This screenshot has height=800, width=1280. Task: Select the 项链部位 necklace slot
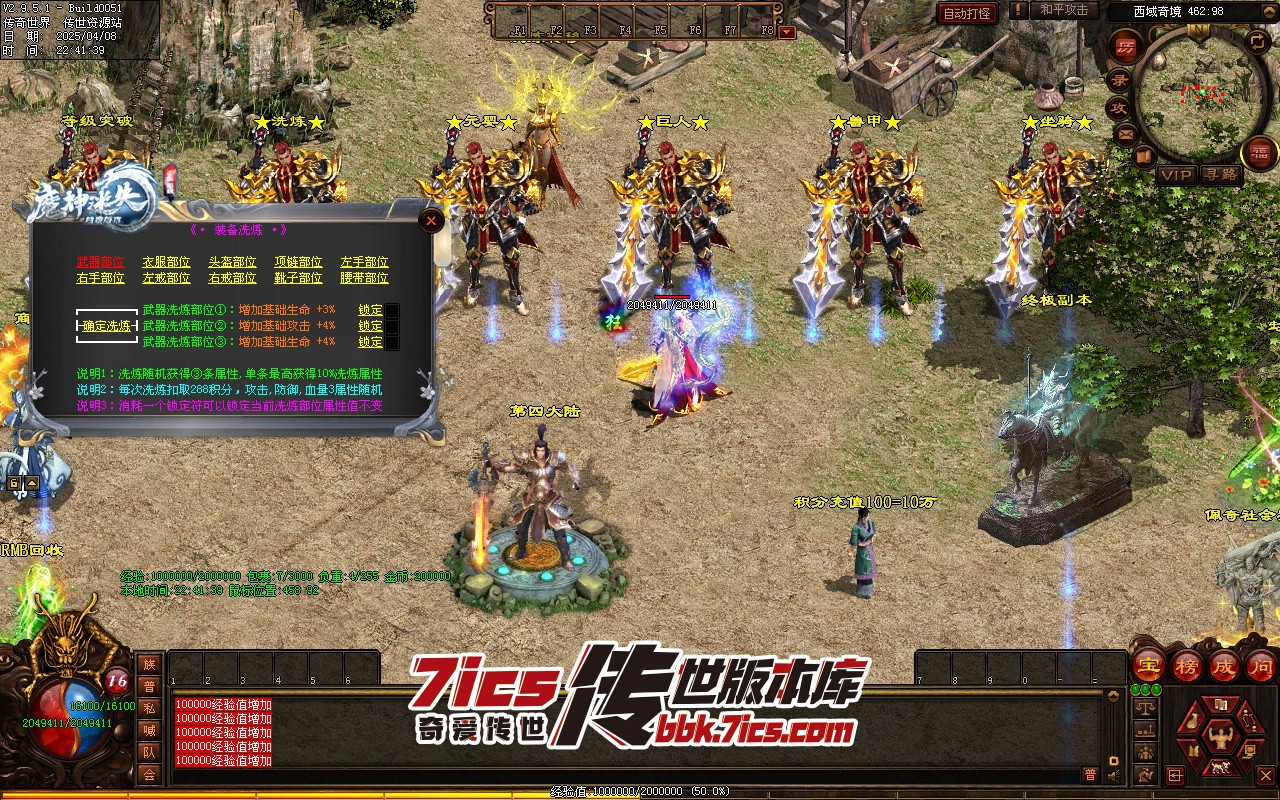coord(298,262)
